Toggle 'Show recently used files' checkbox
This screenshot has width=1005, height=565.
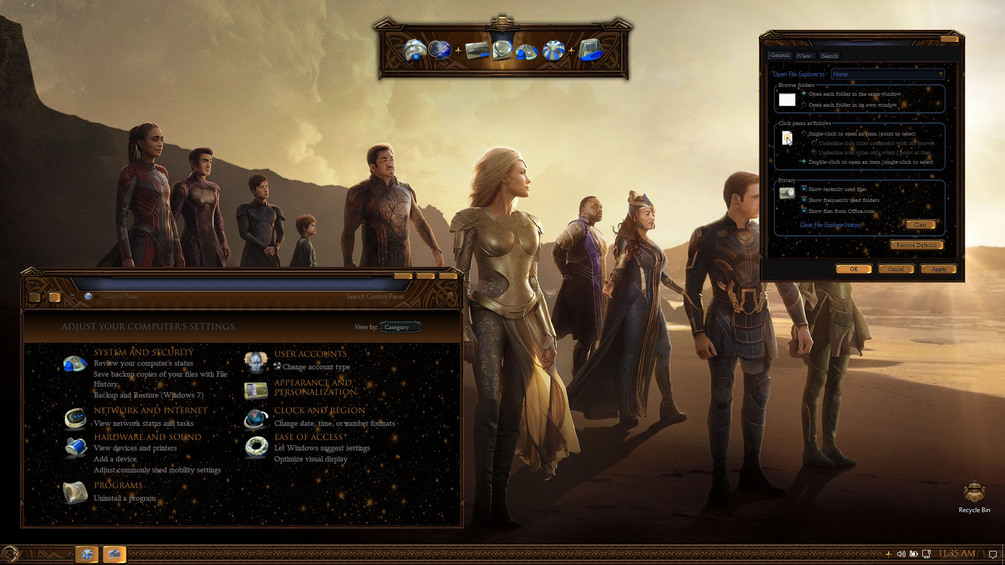[804, 188]
